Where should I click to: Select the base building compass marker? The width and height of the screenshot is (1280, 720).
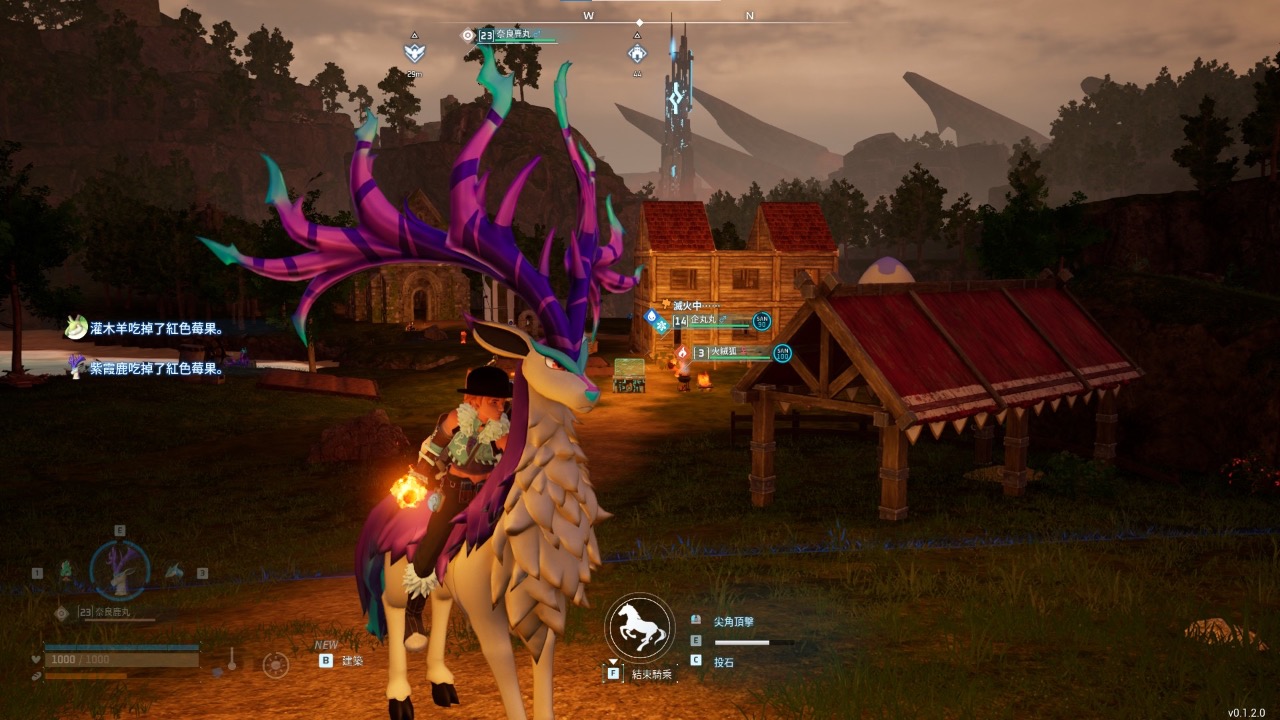coord(636,52)
